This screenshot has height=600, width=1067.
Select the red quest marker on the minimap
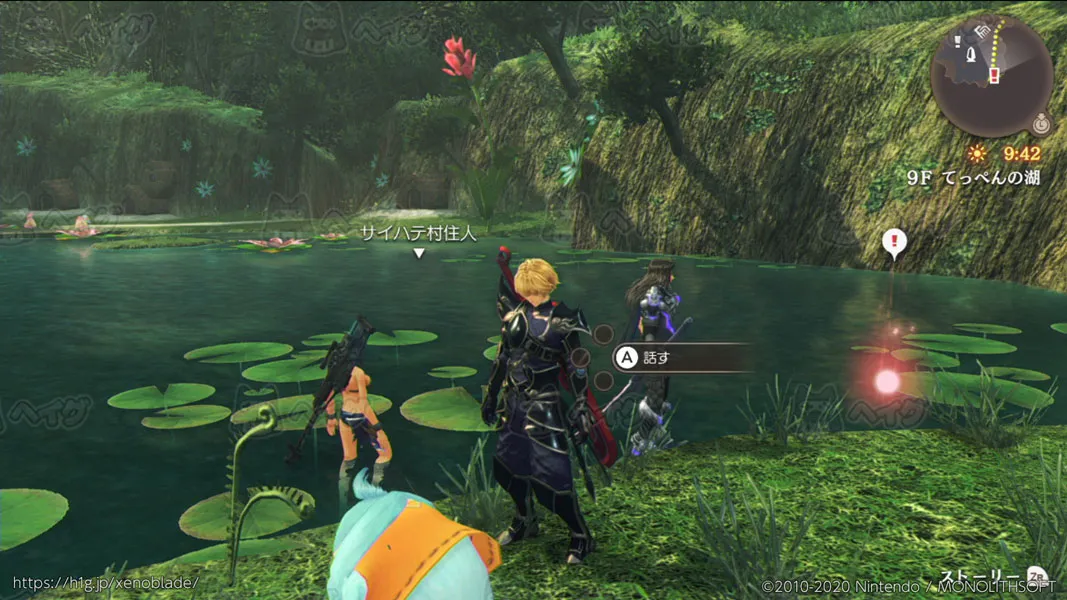click(994, 75)
